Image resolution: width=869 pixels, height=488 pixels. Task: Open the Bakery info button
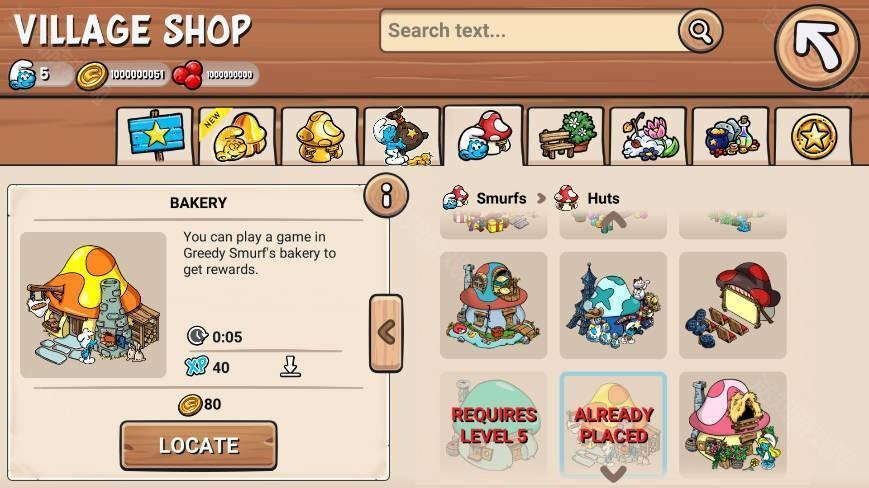[x=385, y=194]
